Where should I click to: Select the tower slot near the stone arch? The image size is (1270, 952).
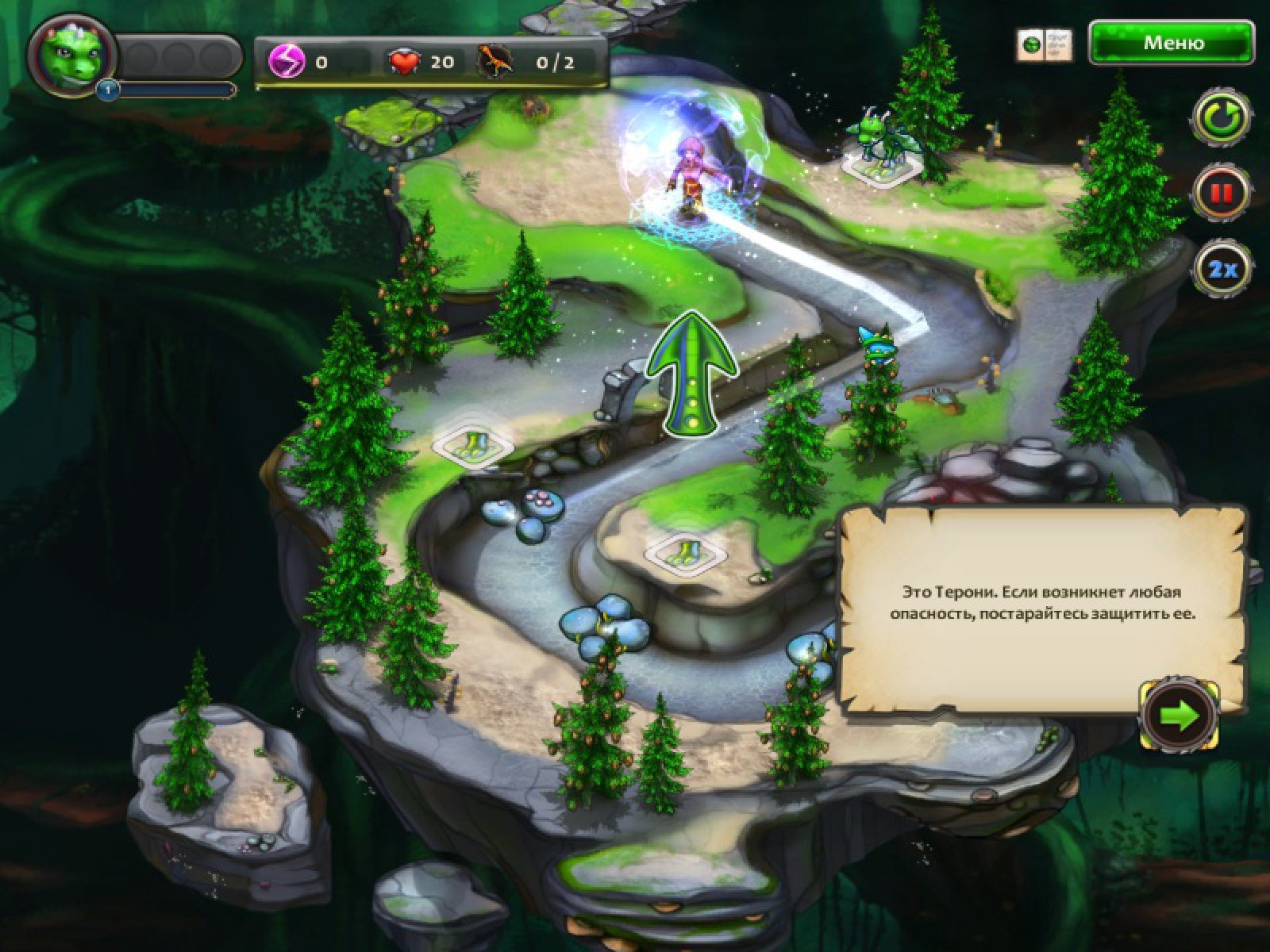(474, 444)
